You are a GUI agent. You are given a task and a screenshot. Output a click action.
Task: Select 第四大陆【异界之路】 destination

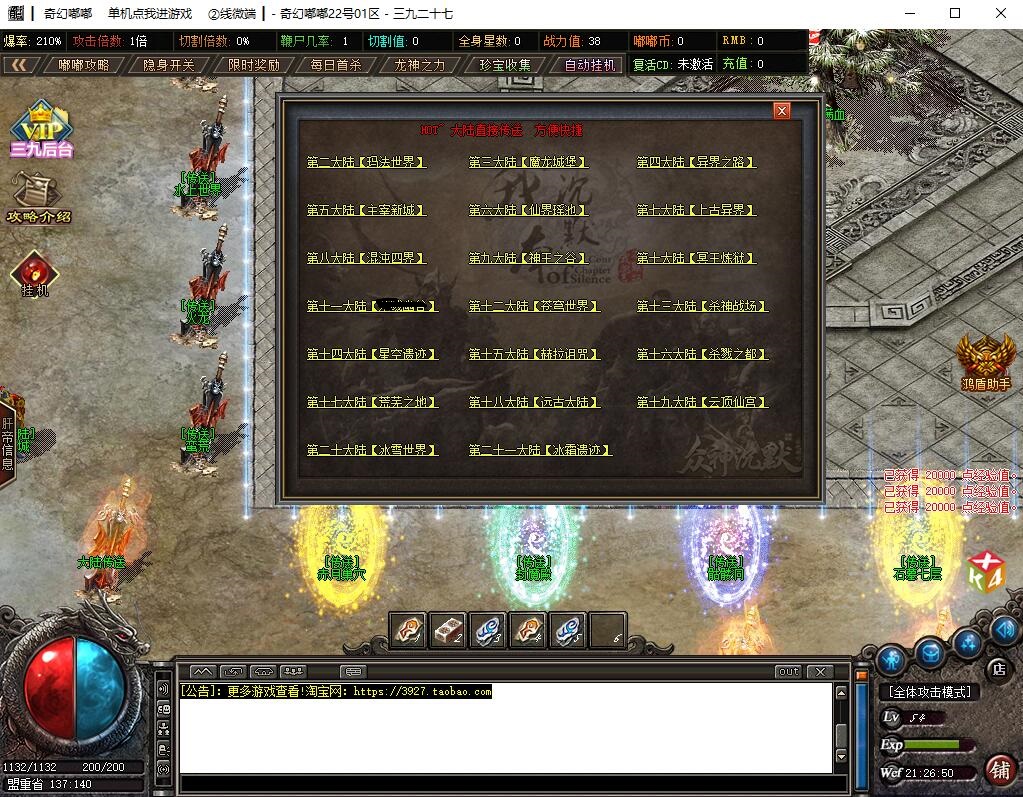(696, 162)
